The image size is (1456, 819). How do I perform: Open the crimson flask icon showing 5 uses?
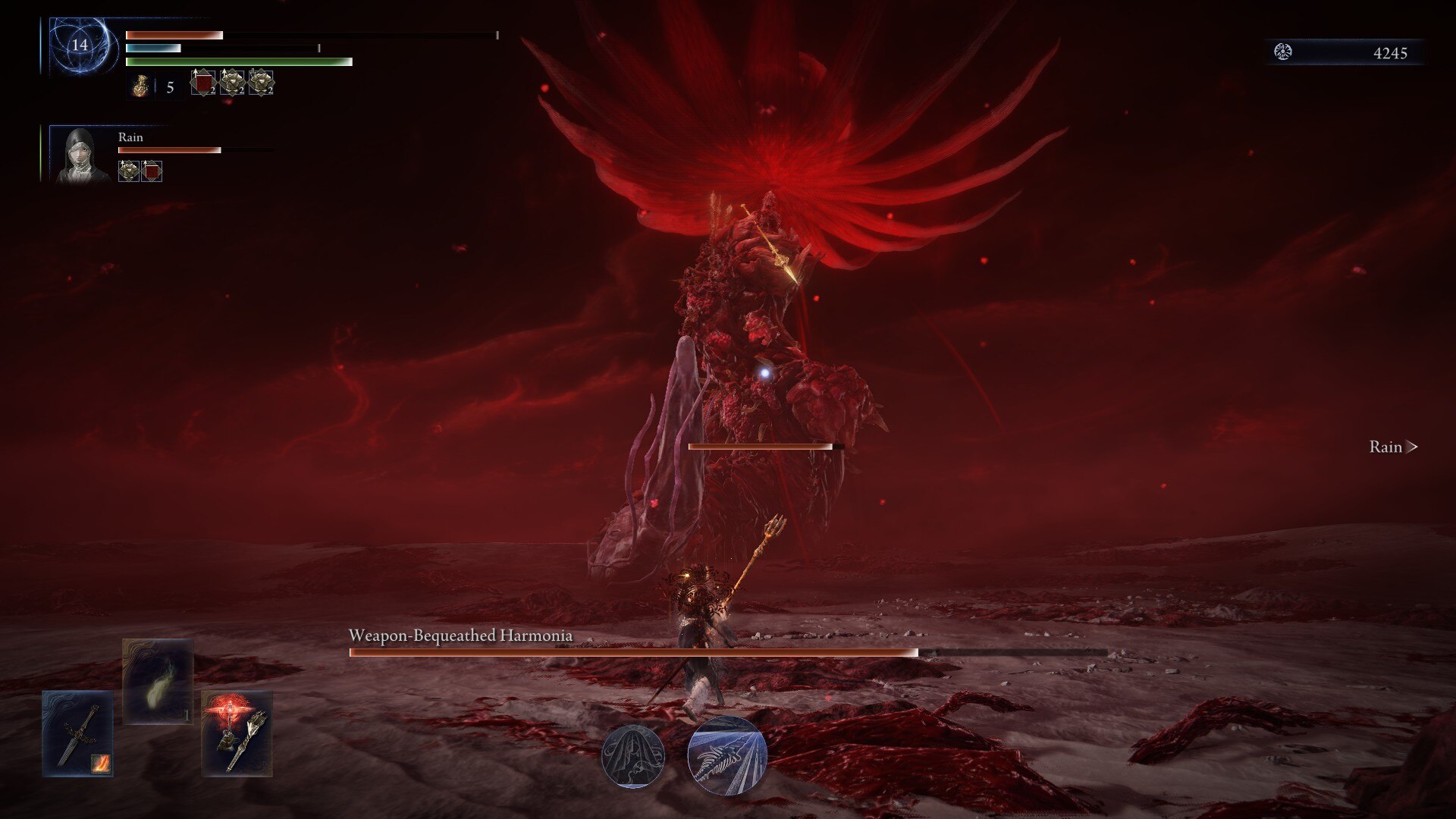coord(143,85)
